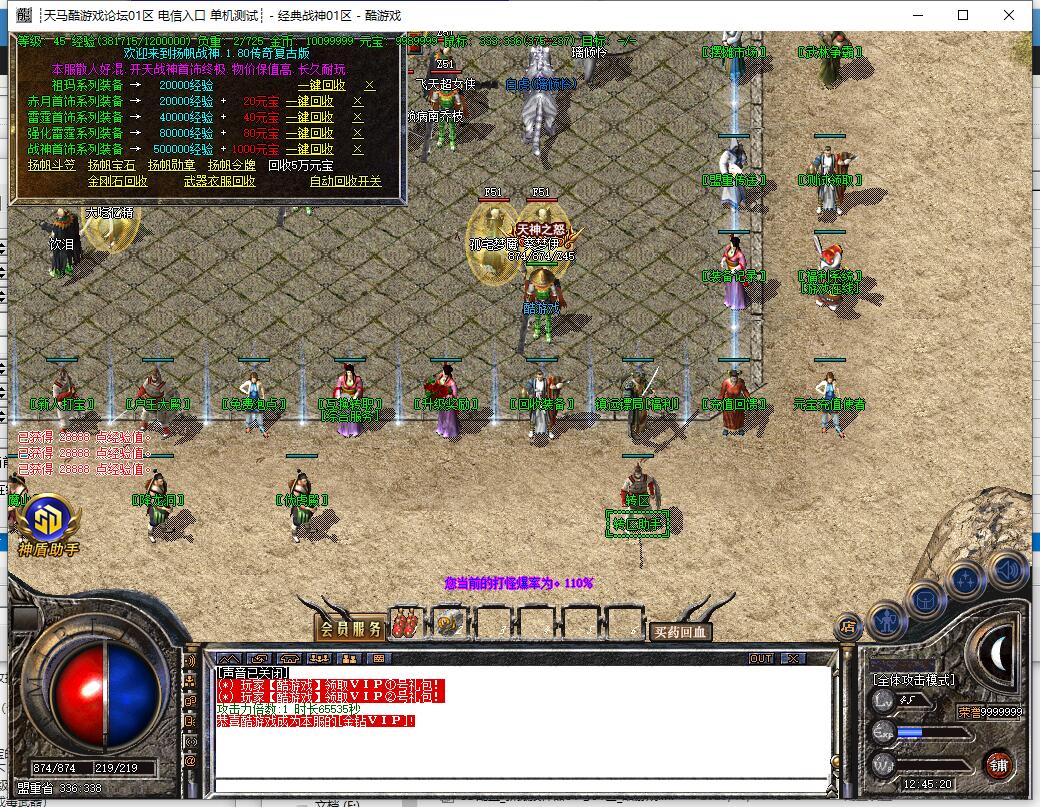Open the 会员服务 member services button

coord(350,629)
